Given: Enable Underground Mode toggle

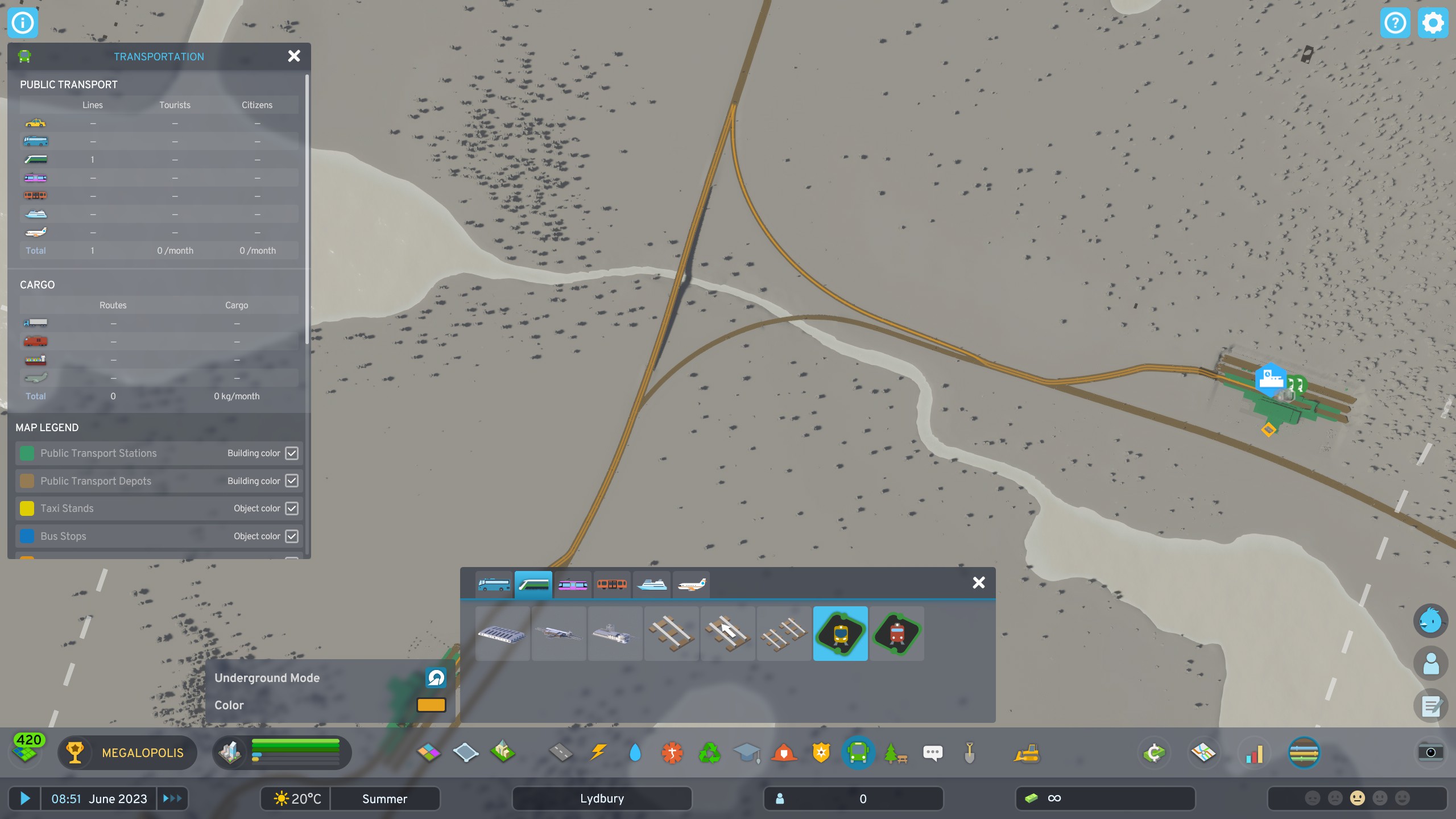Looking at the screenshot, I should pyautogui.click(x=435, y=677).
